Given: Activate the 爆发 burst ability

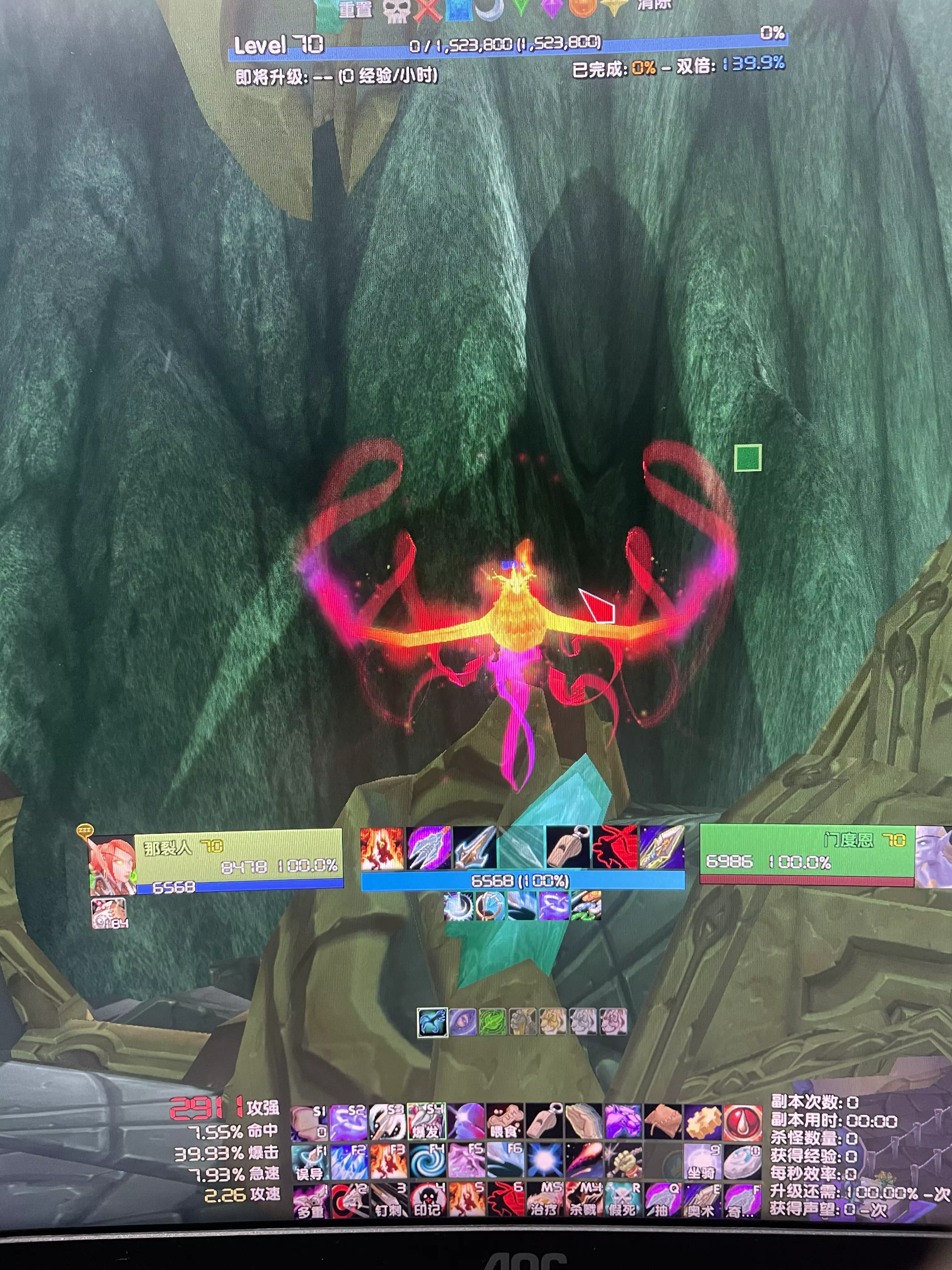Looking at the screenshot, I should (425, 1121).
